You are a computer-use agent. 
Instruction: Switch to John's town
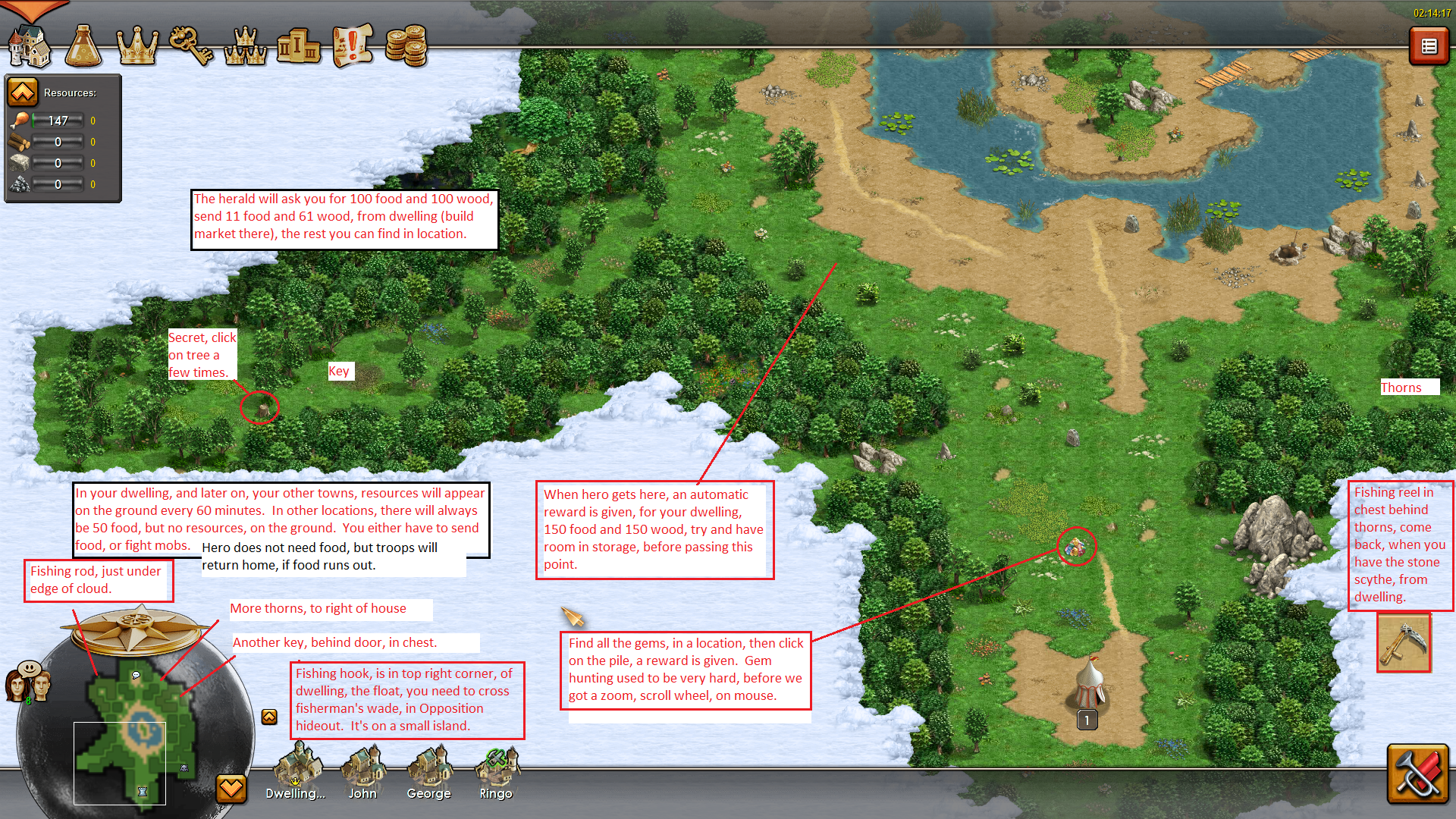coord(362,770)
